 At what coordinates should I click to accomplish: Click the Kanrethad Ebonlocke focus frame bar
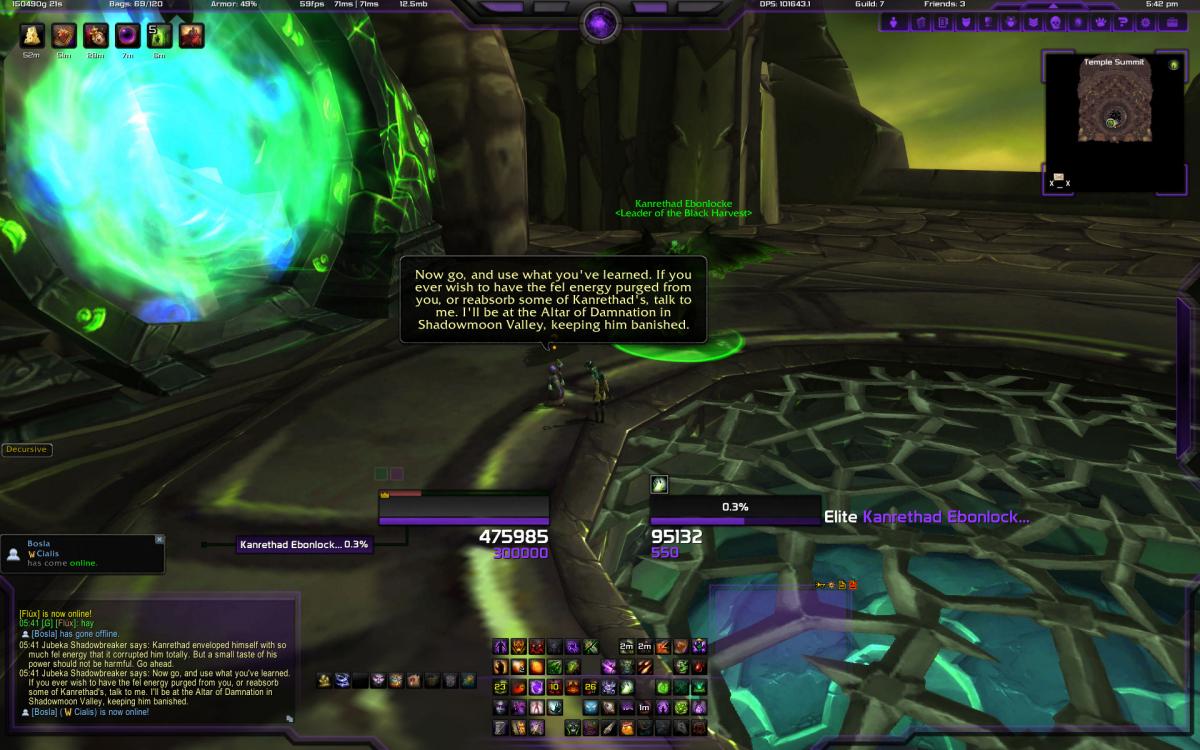tap(304, 545)
